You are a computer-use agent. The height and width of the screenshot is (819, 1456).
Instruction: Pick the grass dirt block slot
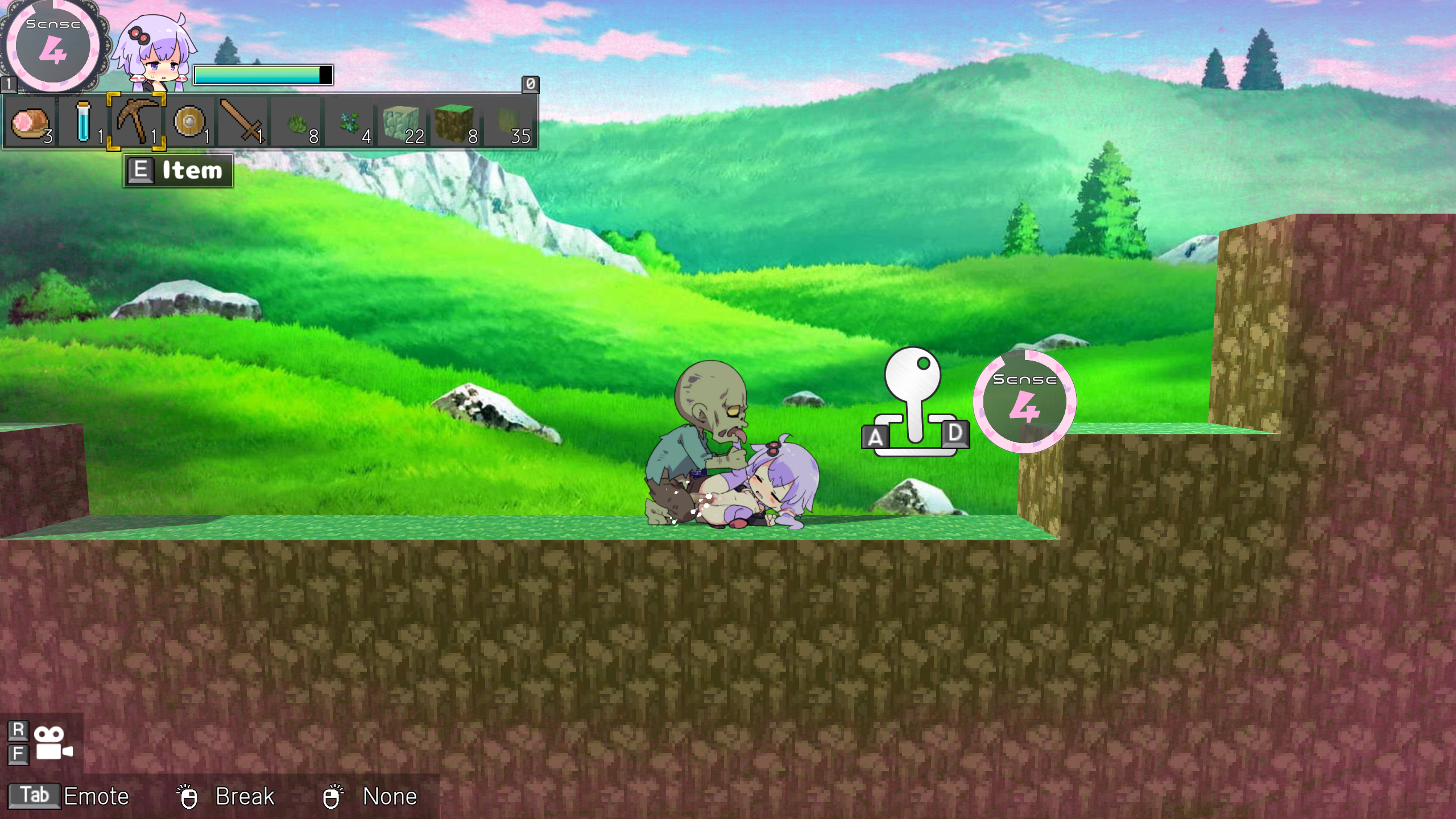454,122
